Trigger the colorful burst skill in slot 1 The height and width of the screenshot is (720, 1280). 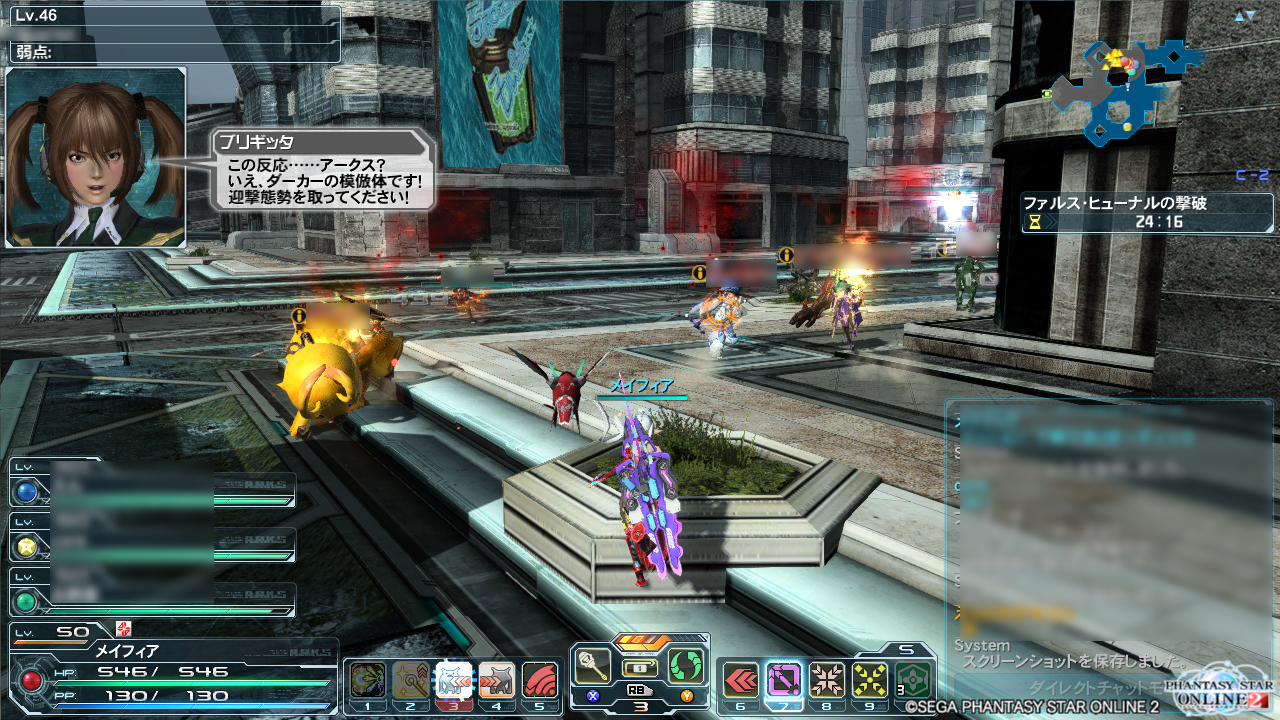click(367, 680)
